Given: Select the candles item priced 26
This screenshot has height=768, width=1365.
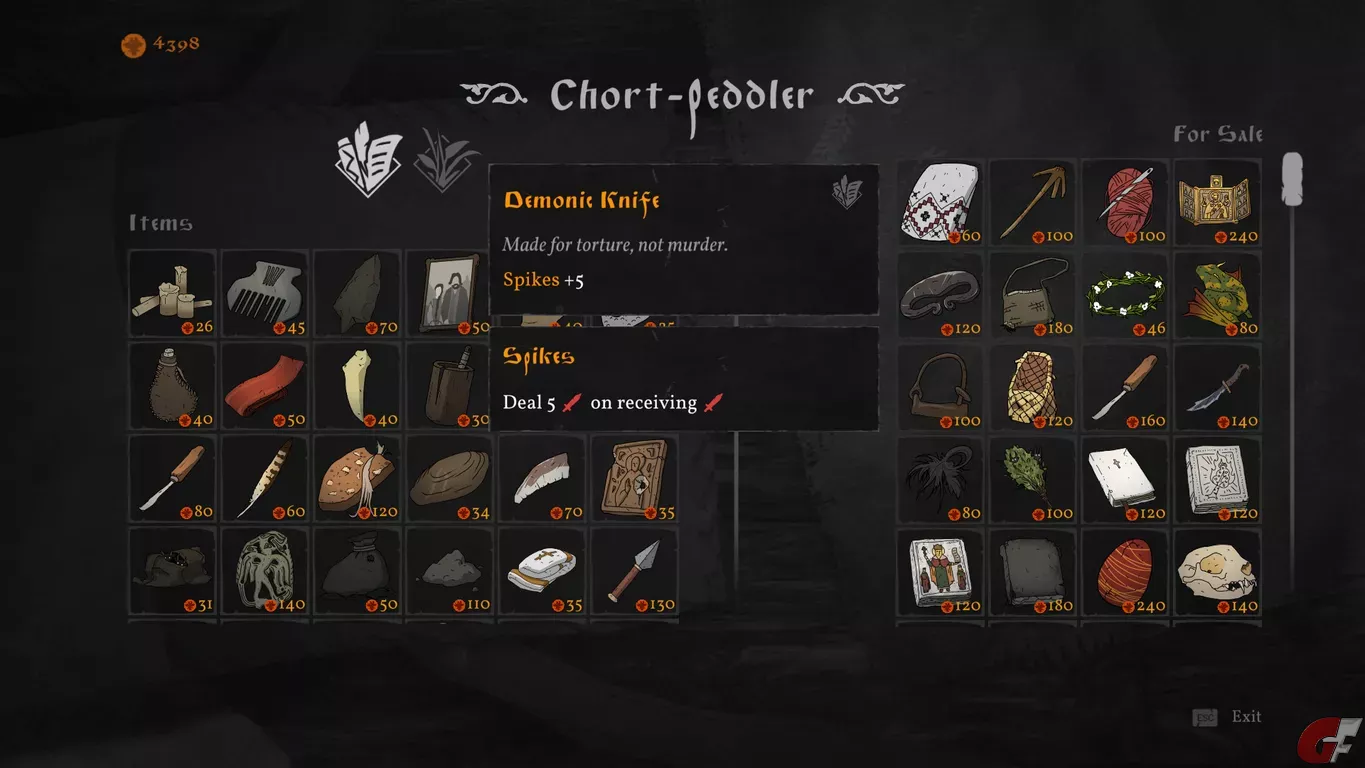Looking at the screenshot, I should [171, 293].
